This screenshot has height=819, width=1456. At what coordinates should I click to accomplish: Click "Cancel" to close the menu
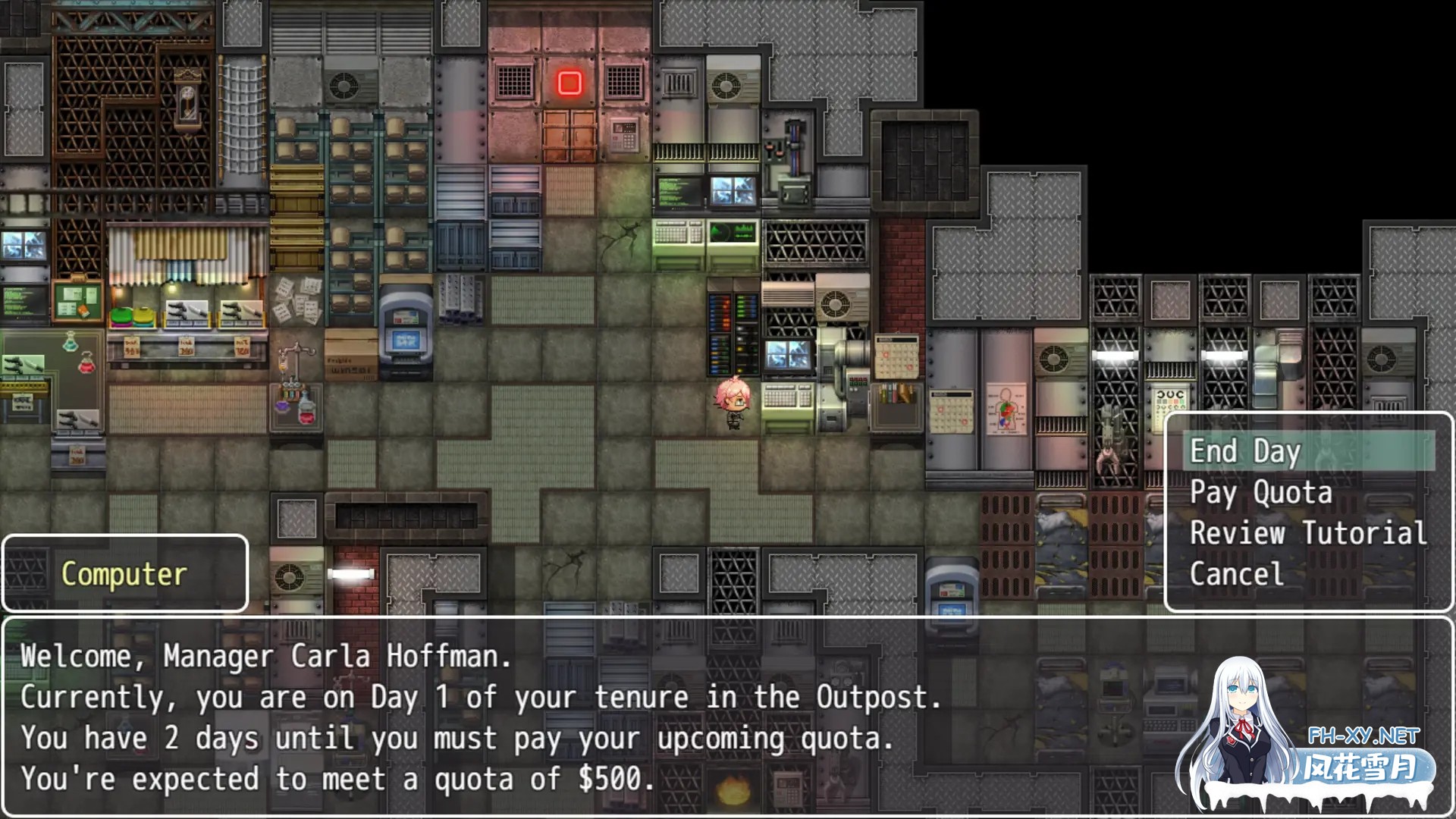pos(1236,574)
